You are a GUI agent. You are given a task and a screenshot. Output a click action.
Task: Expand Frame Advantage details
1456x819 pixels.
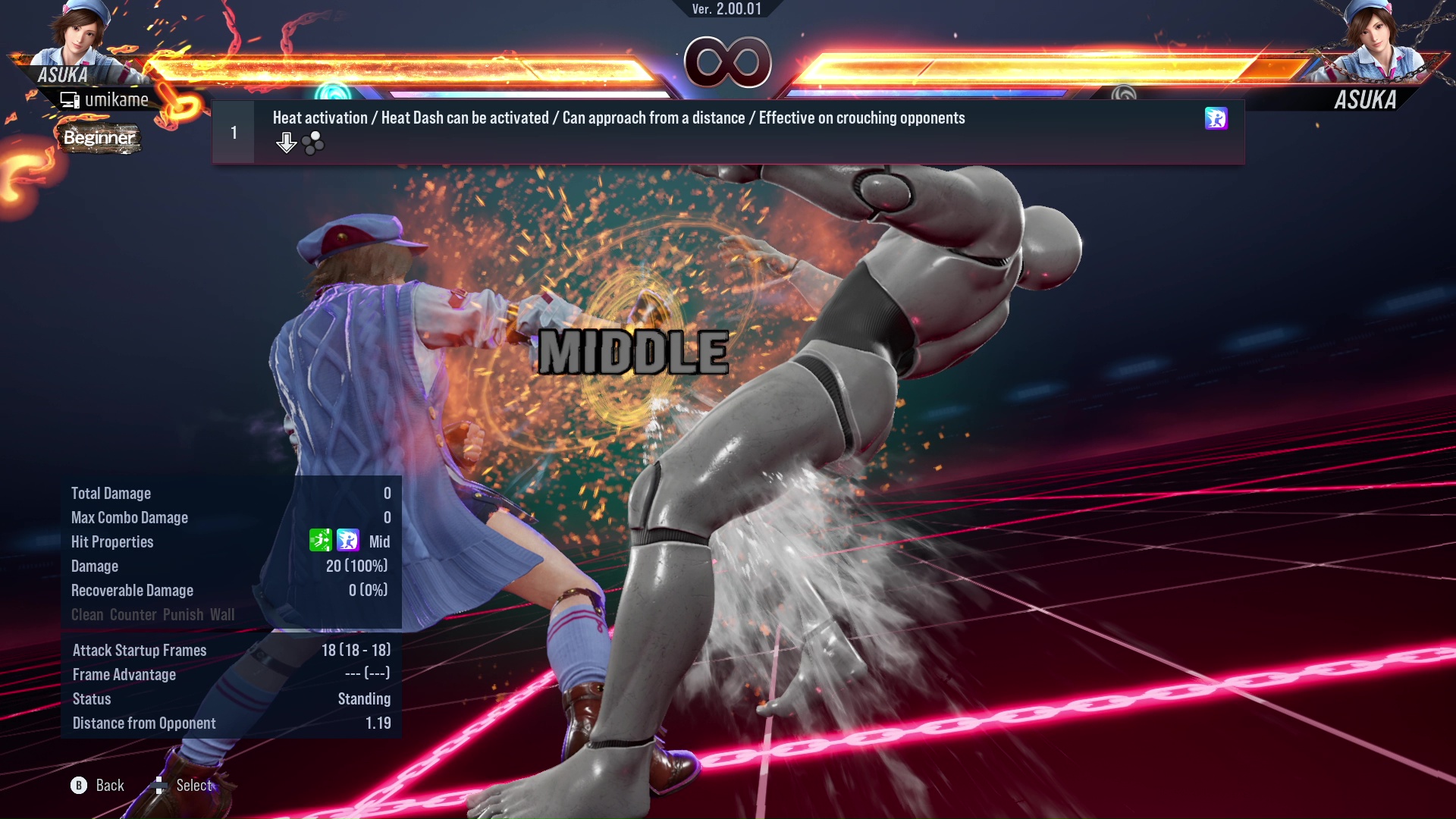124,674
